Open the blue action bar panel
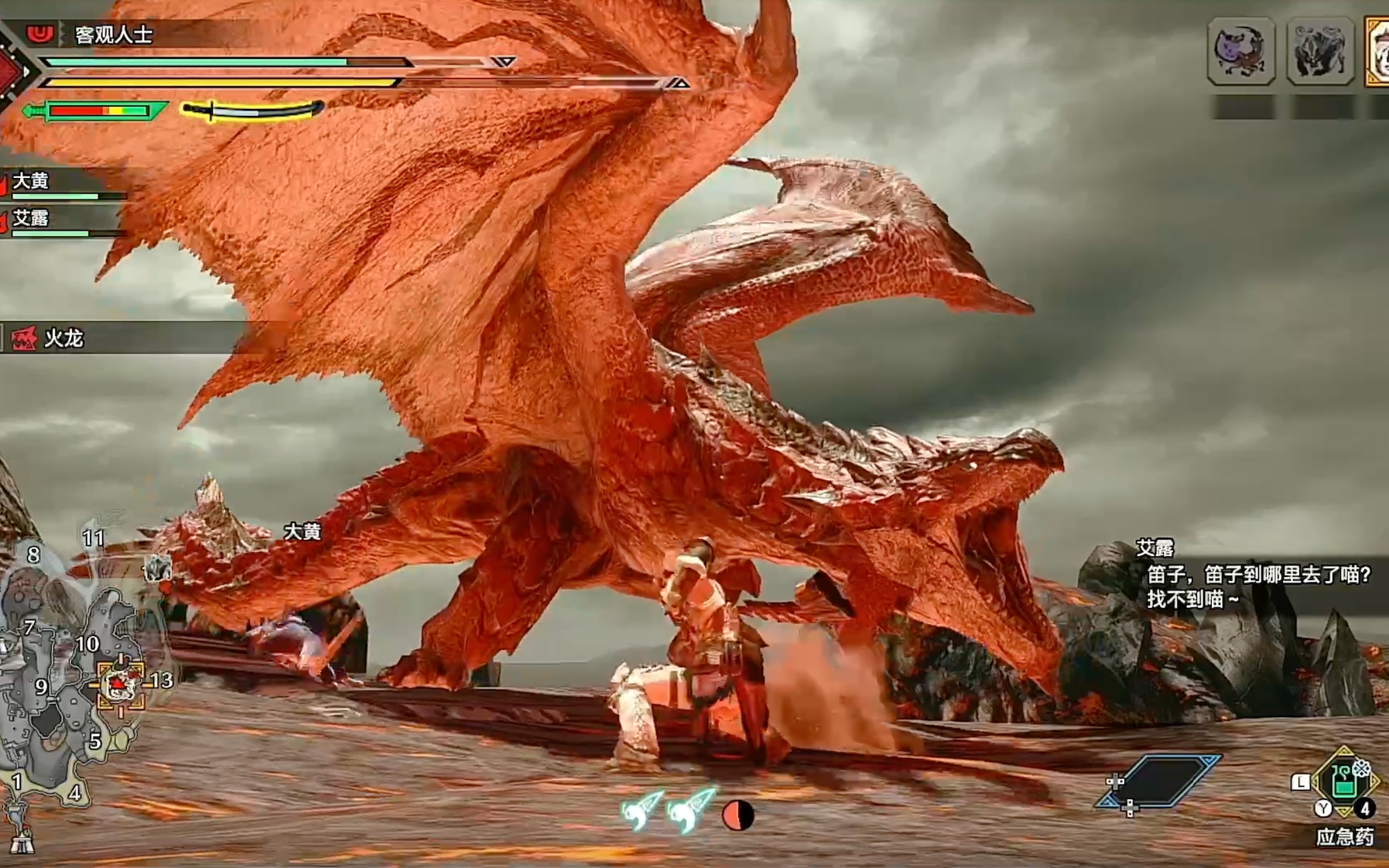The image size is (1389, 868). [x=1160, y=781]
